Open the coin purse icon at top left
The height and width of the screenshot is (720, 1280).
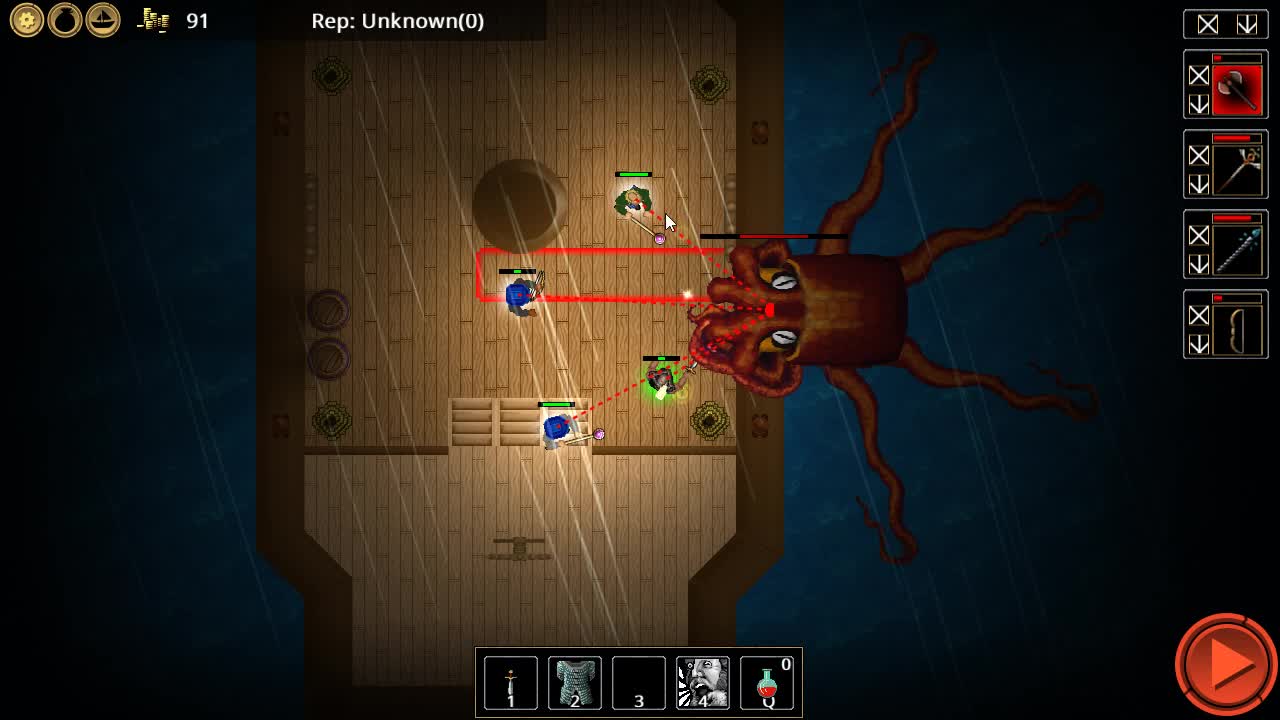[63, 20]
